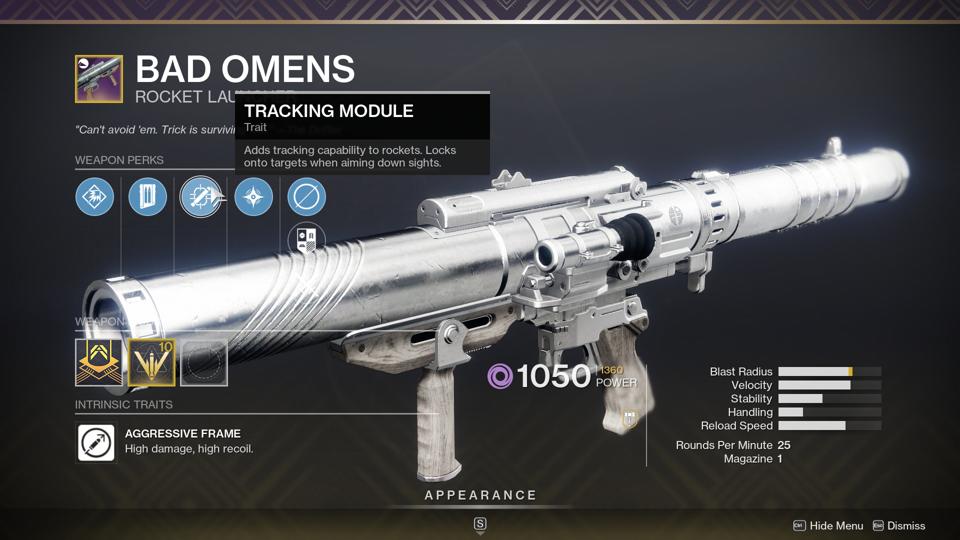Select the crossed-out circle tracker perk
960x540 pixels.
[x=306, y=197]
